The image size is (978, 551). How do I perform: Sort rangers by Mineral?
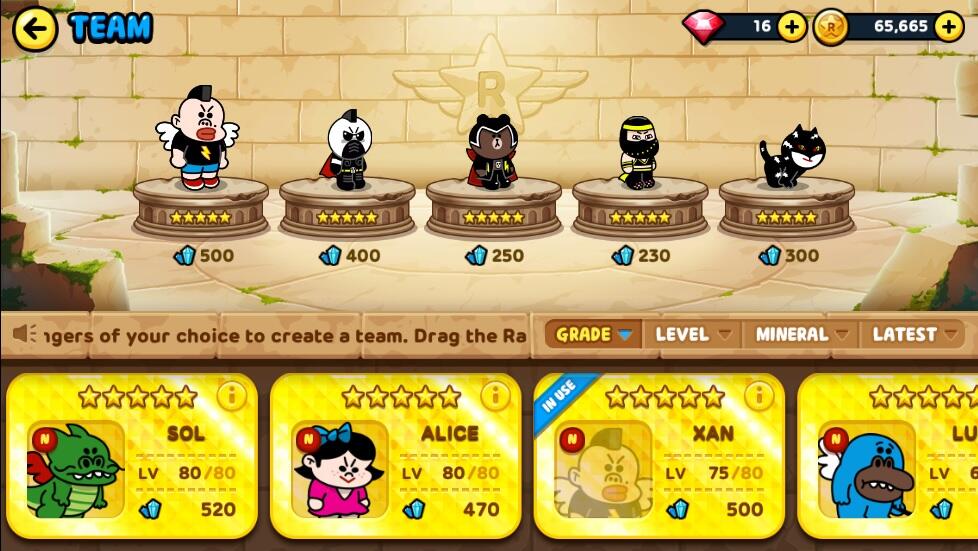(801, 334)
